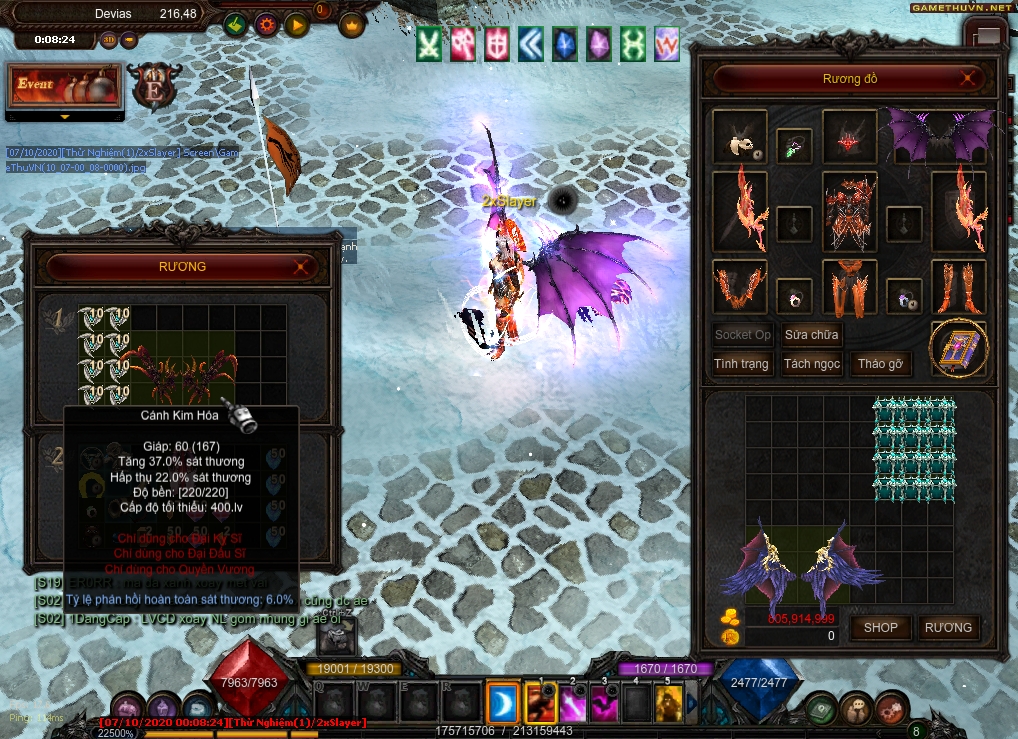This screenshot has width=1018, height=739.
Task: Click the RƯƠNG button beside SHOP
Action: coord(947,627)
